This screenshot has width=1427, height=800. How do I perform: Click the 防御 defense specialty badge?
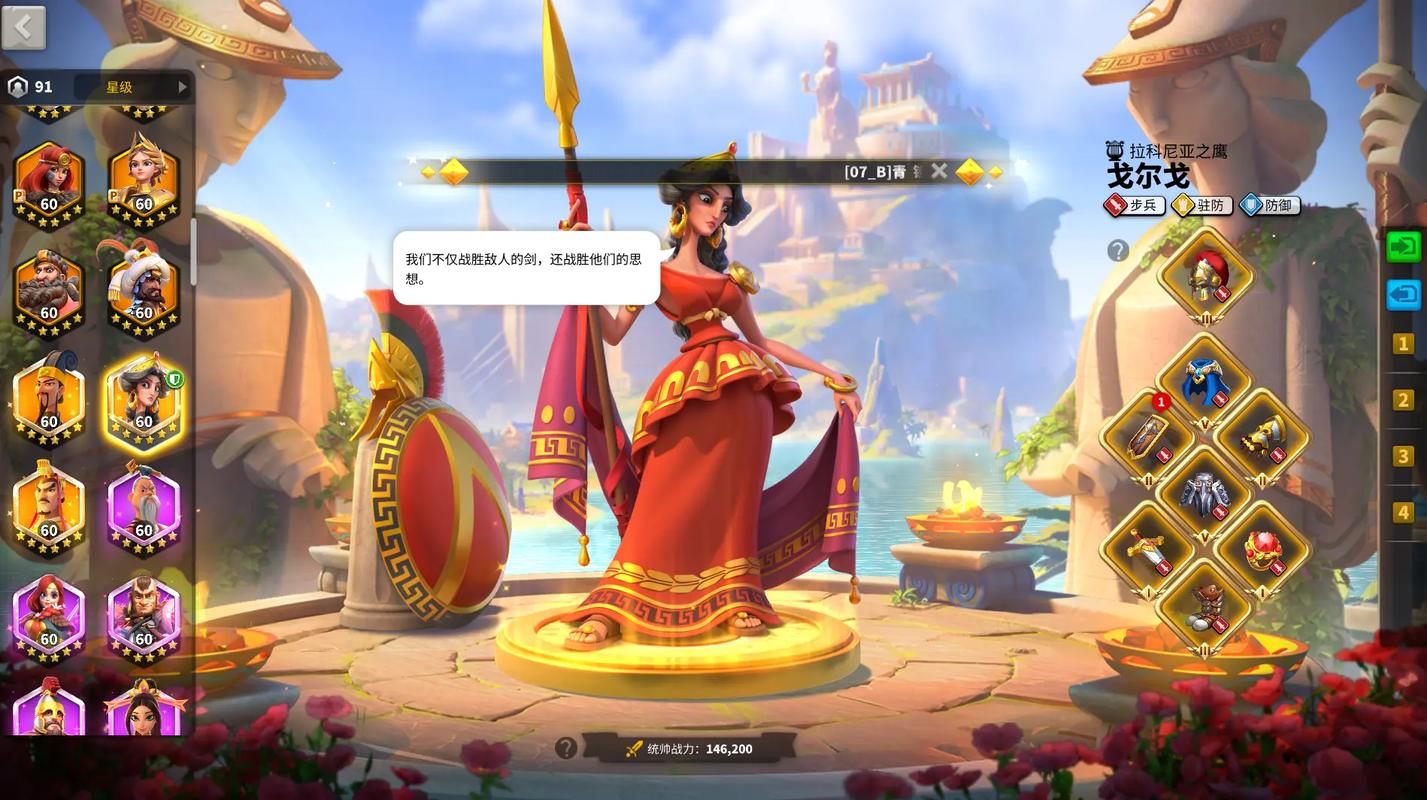(1268, 205)
